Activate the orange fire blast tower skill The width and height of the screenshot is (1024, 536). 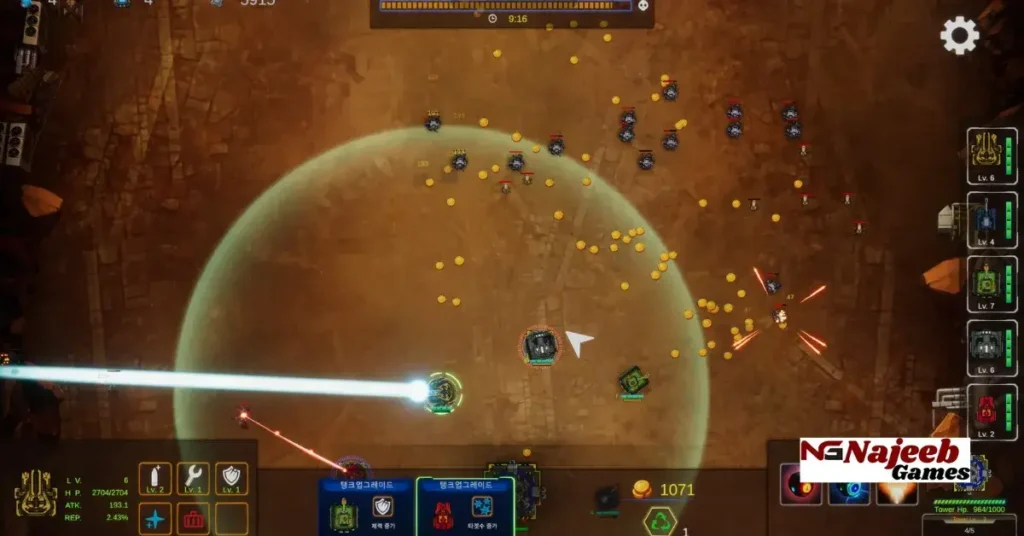click(x=896, y=491)
